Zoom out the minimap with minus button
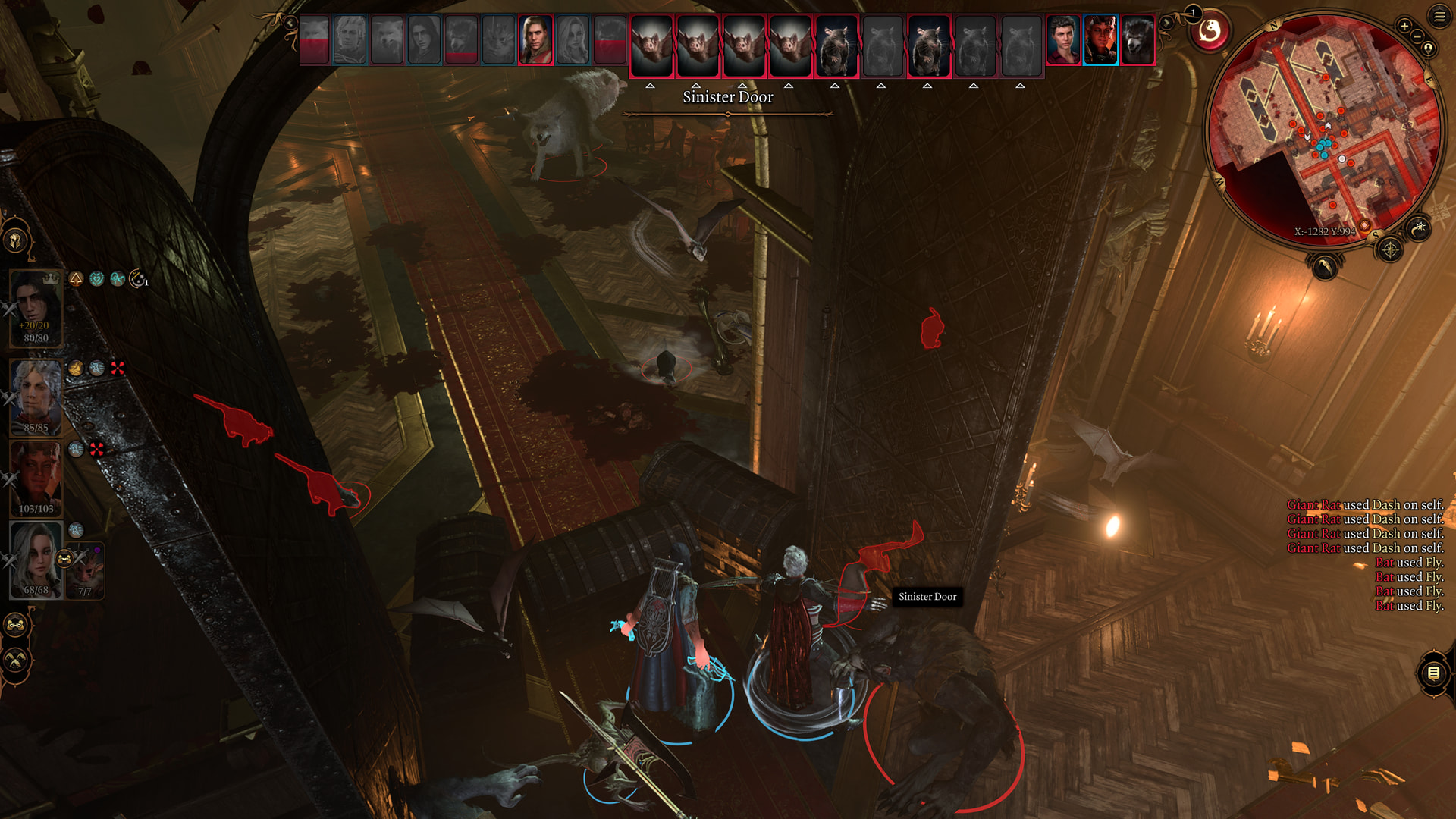The height and width of the screenshot is (819, 1456). (x=1417, y=36)
